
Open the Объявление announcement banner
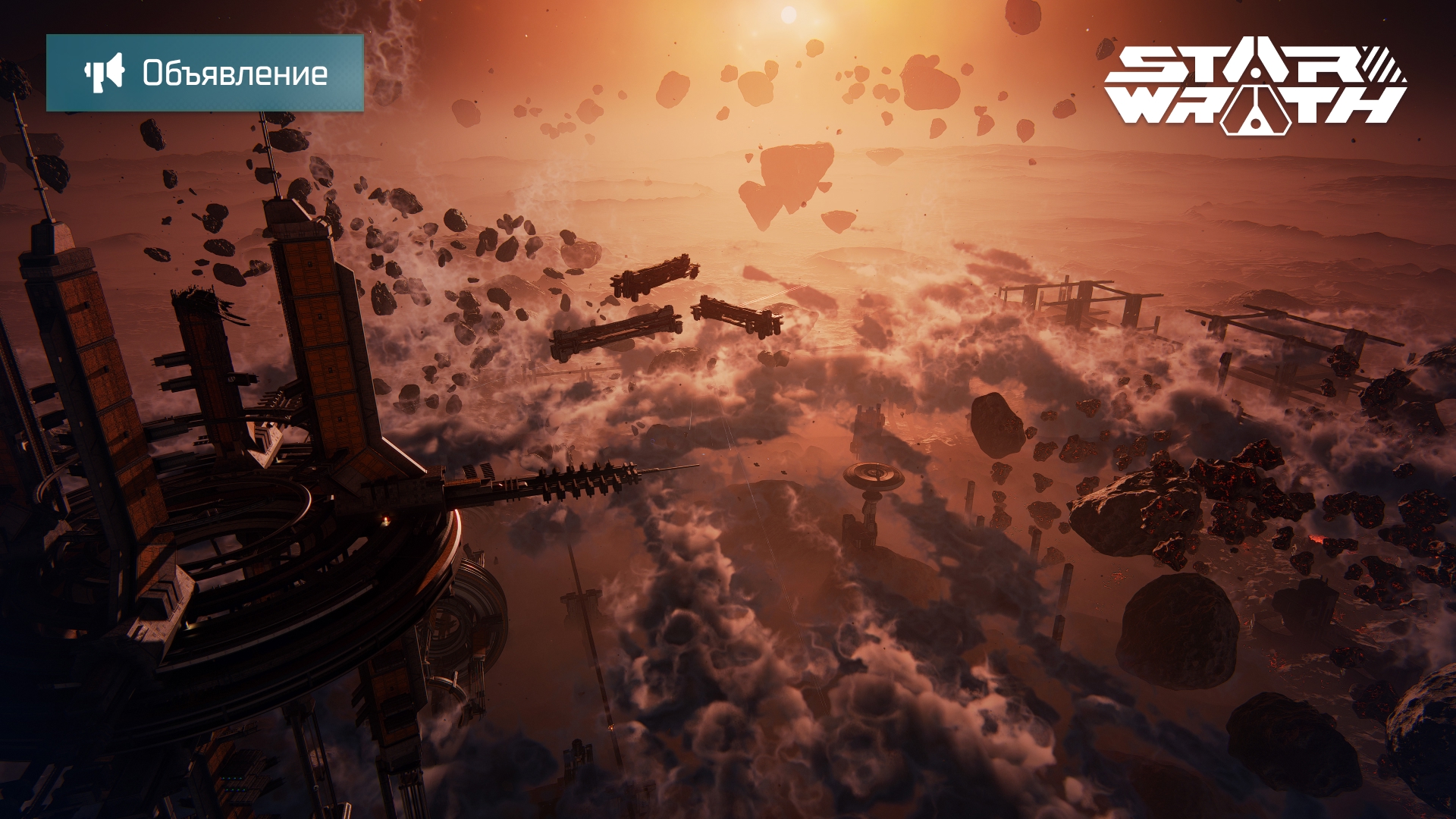tap(205, 73)
